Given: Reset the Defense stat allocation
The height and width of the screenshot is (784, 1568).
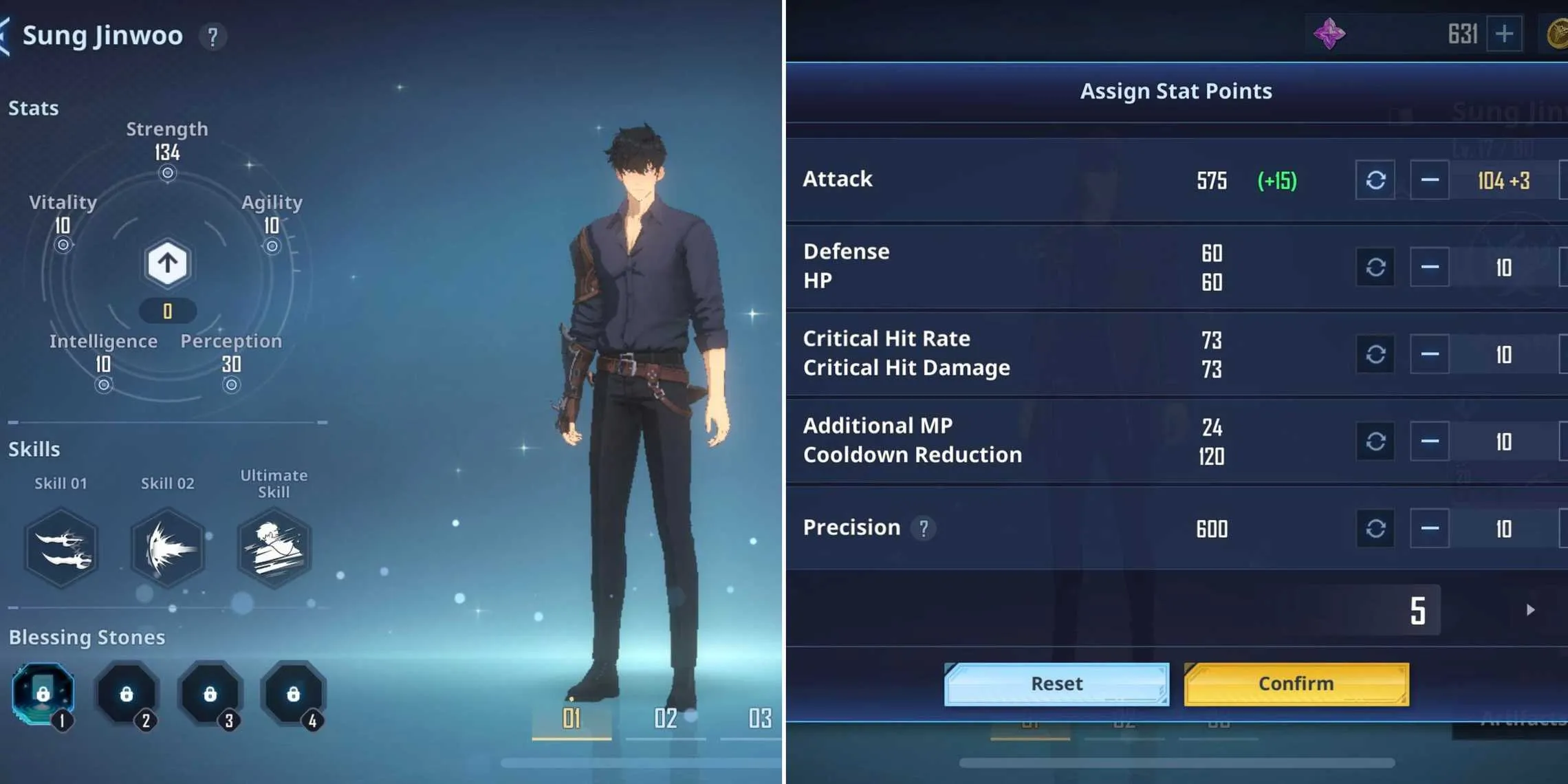Looking at the screenshot, I should 1375,267.
